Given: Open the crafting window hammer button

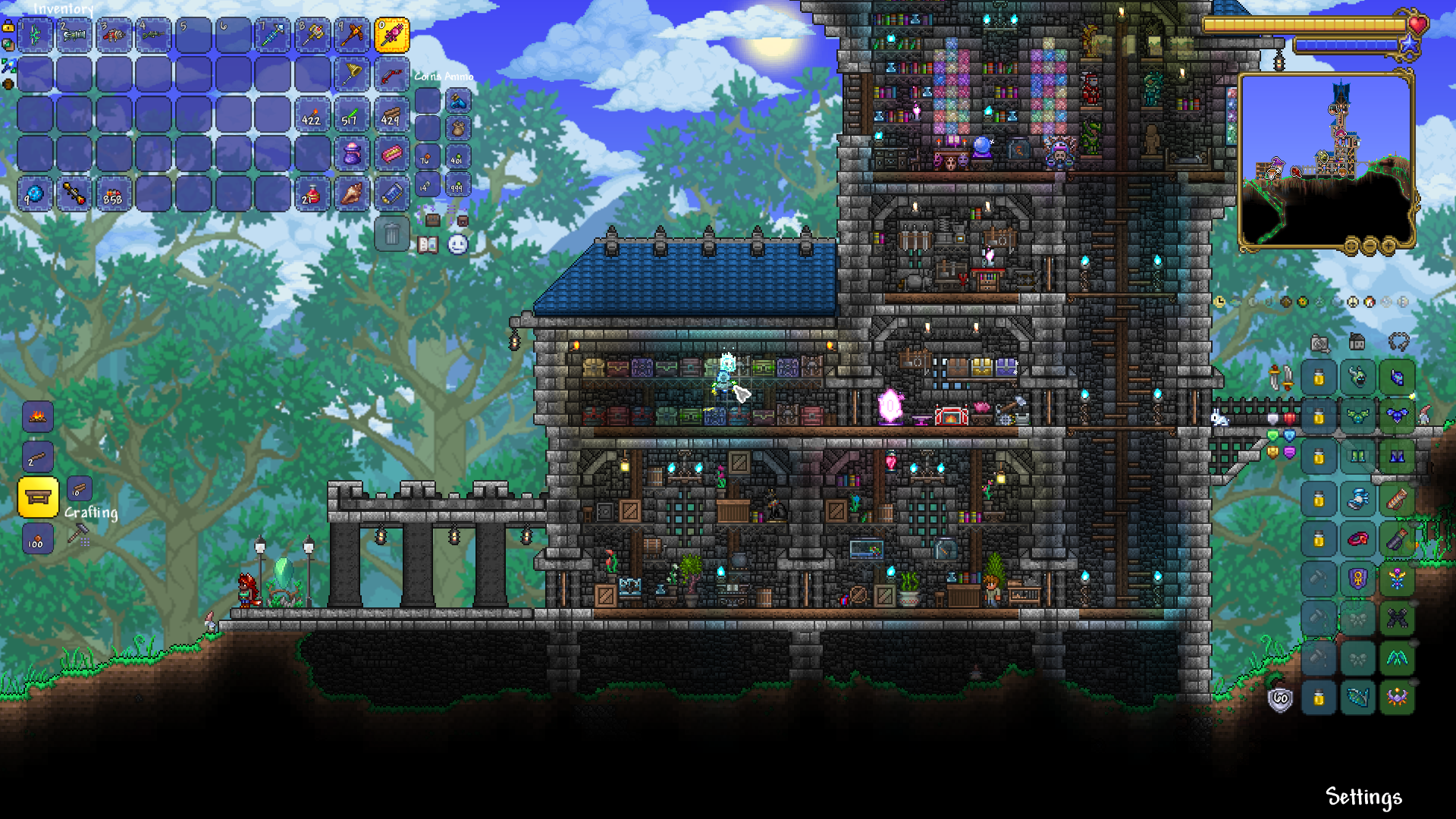Looking at the screenshot, I should tap(78, 535).
